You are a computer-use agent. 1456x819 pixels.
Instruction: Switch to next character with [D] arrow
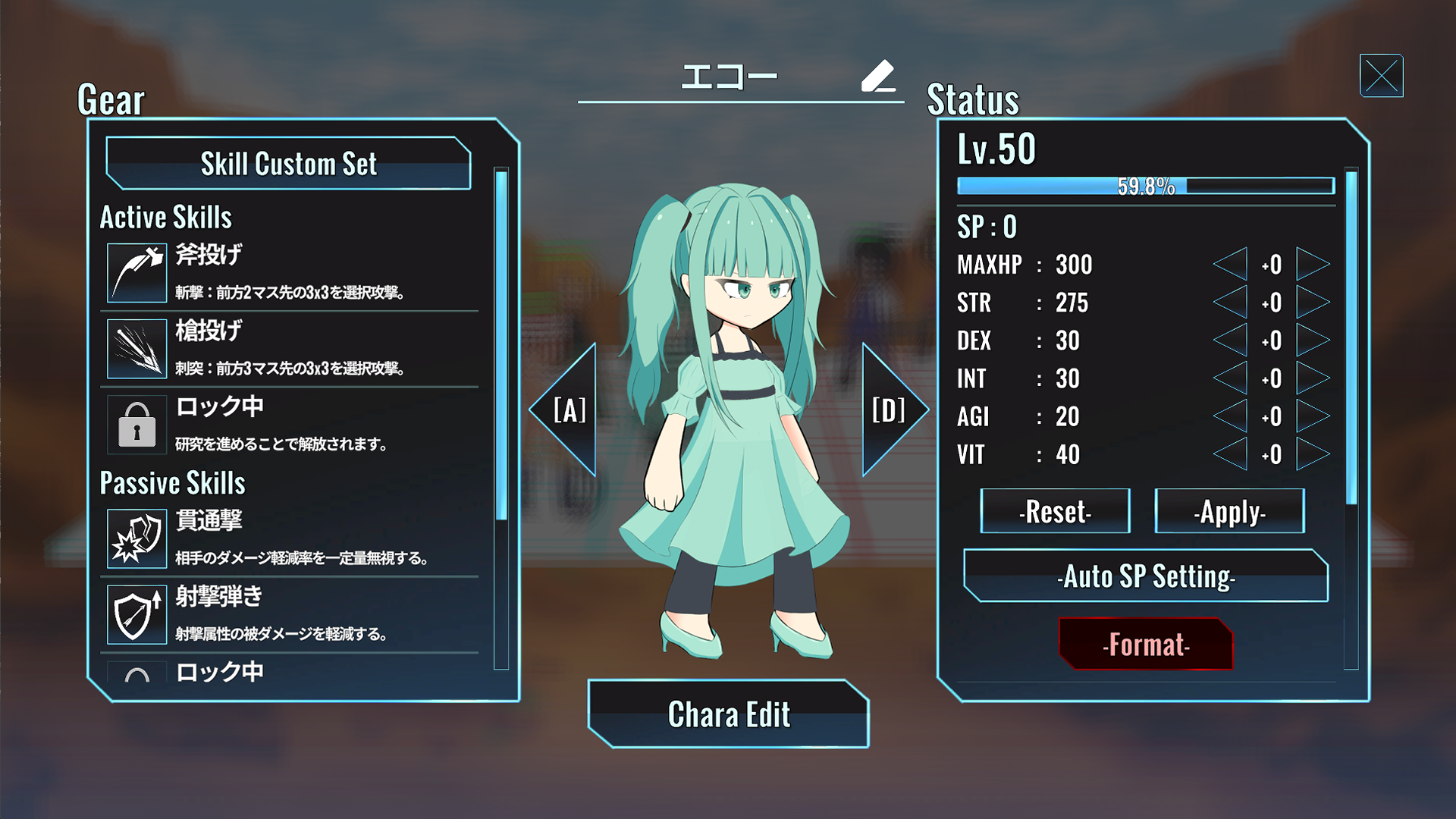(x=891, y=409)
